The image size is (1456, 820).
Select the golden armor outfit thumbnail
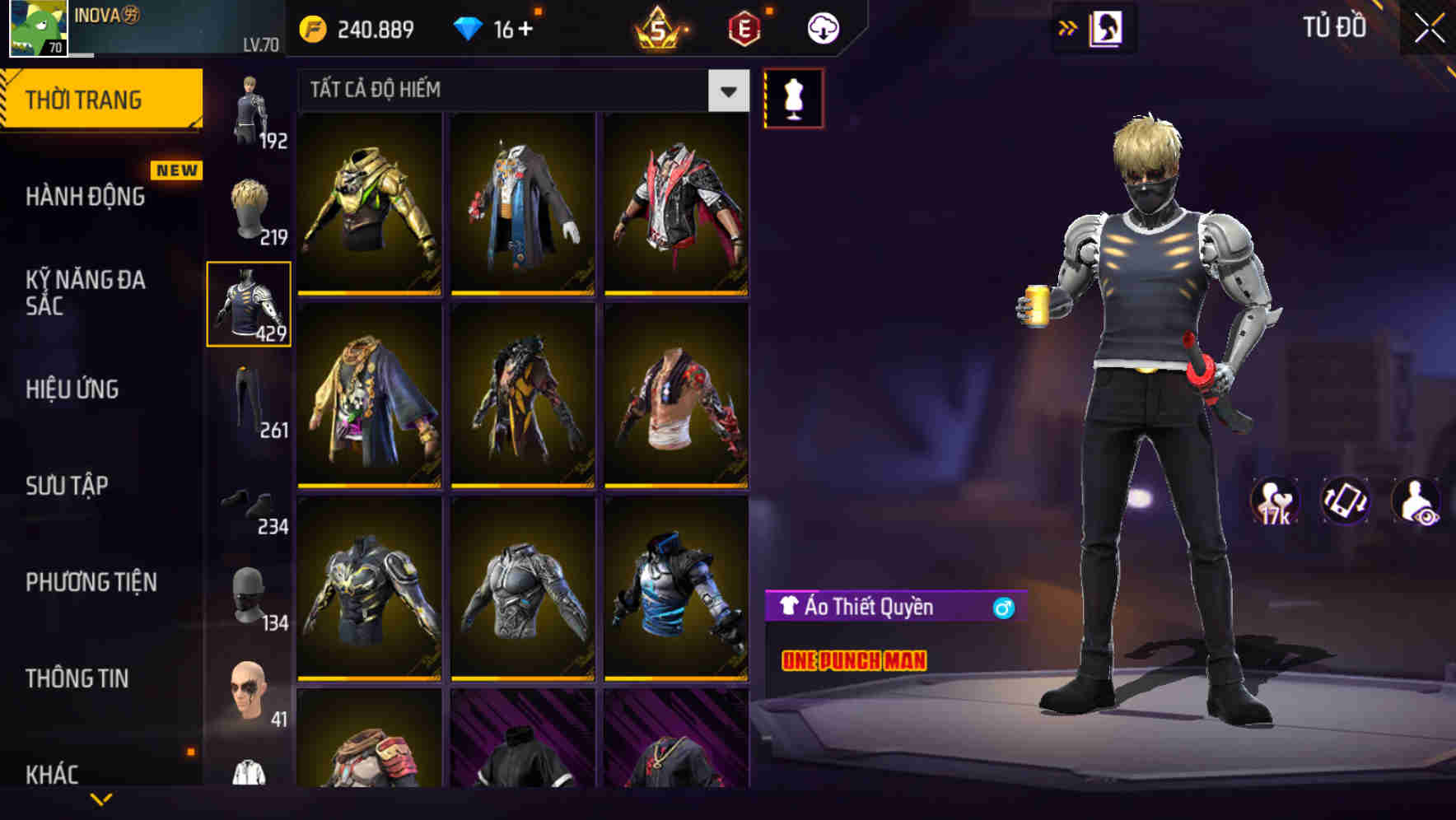click(x=368, y=206)
